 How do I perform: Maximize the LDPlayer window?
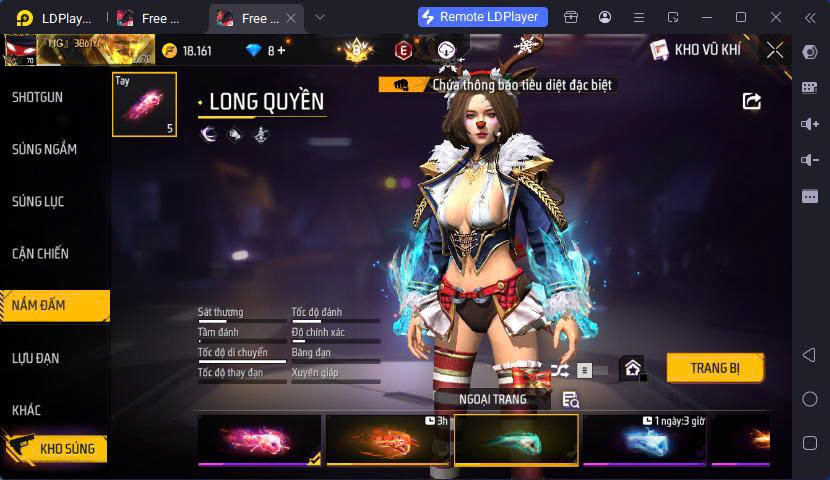[741, 17]
